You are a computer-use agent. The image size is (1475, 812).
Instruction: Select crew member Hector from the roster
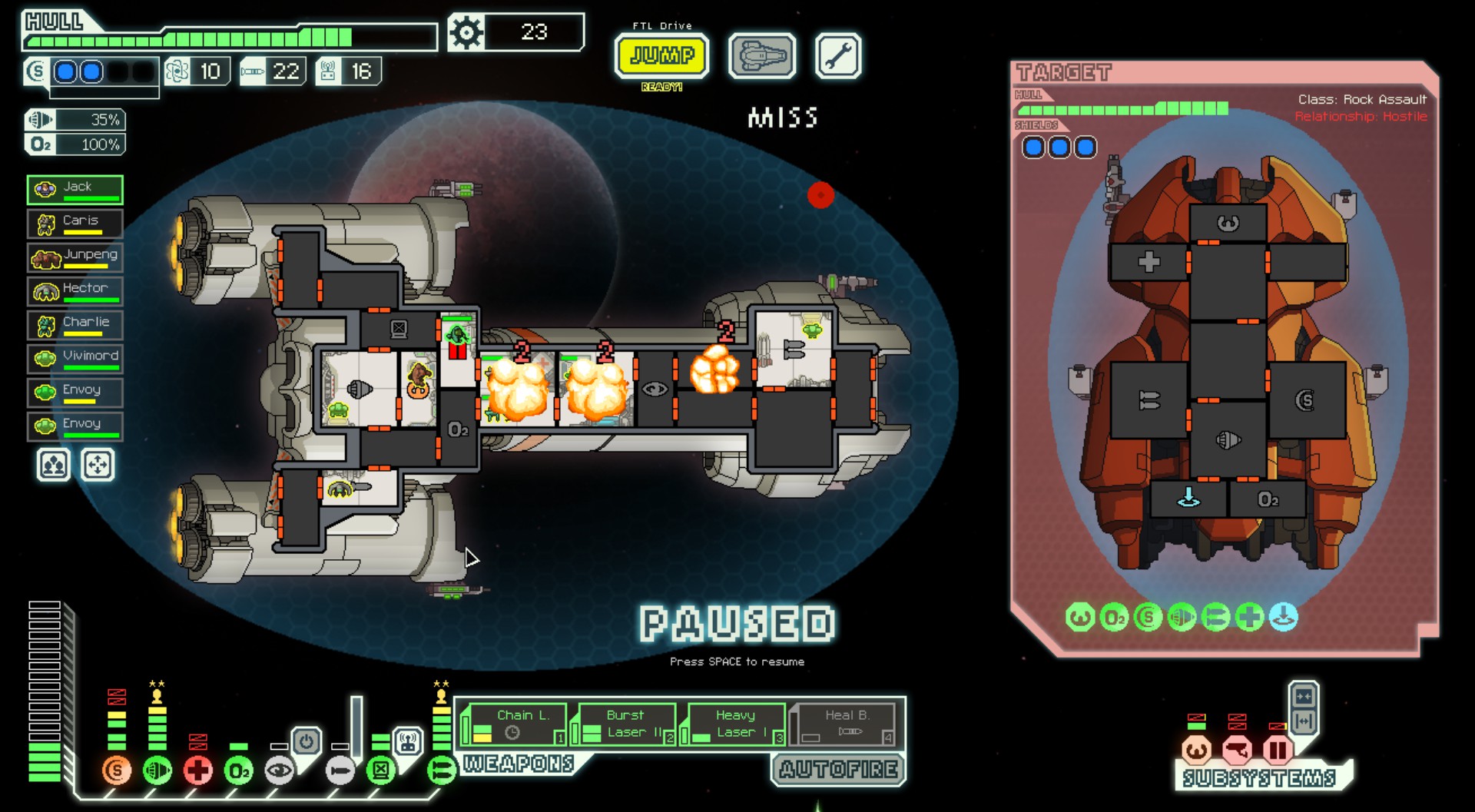coord(75,290)
